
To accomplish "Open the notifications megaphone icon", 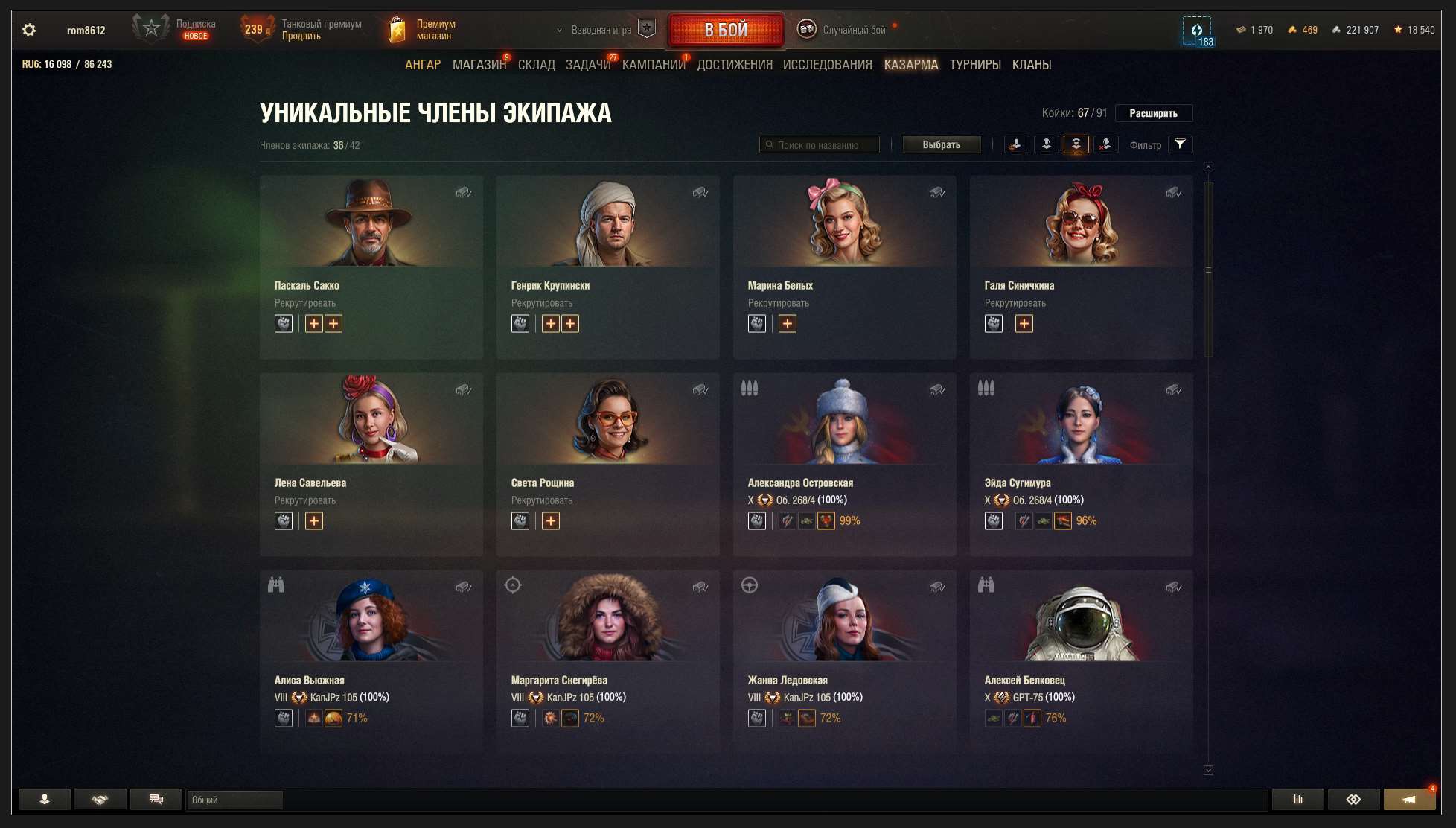I will (x=1409, y=799).
